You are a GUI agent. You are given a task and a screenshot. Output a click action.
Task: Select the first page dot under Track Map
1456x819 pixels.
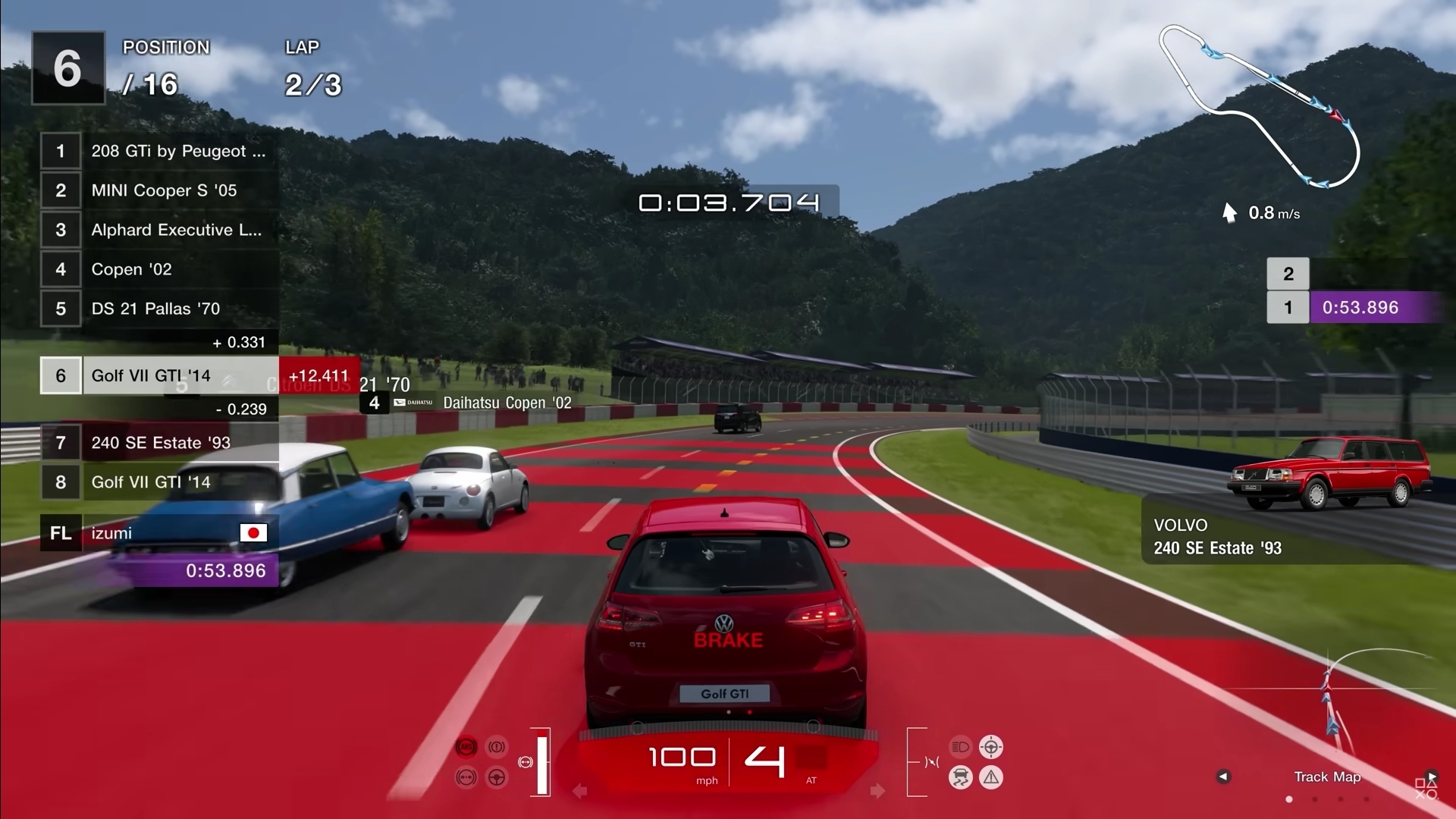tap(1289, 799)
